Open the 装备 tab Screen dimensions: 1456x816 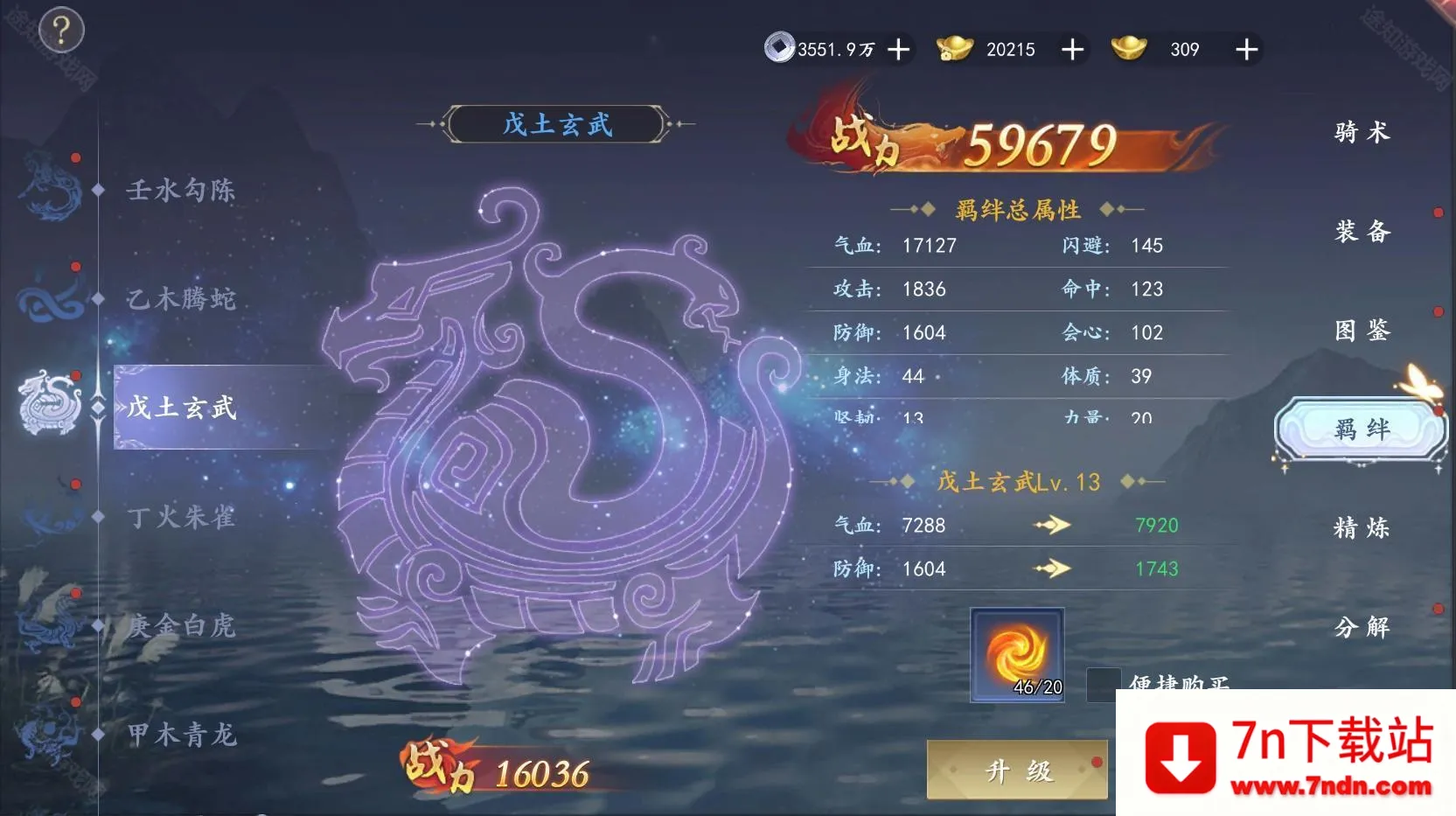click(1362, 232)
